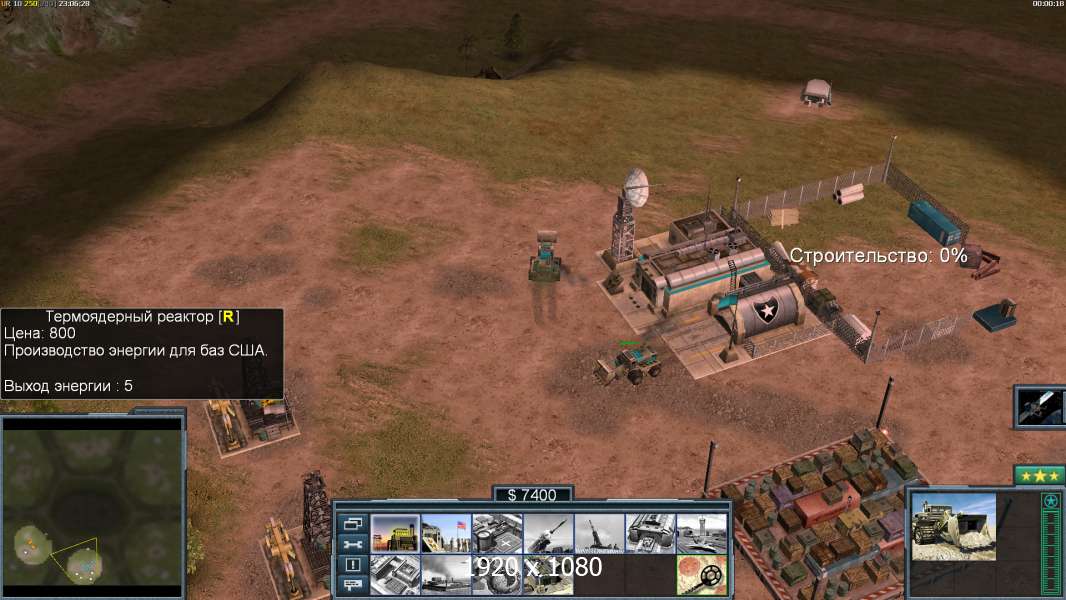Build a Patriot missile battery
This screenshot has width=1066, height=600.
click(x=548, y=534)
